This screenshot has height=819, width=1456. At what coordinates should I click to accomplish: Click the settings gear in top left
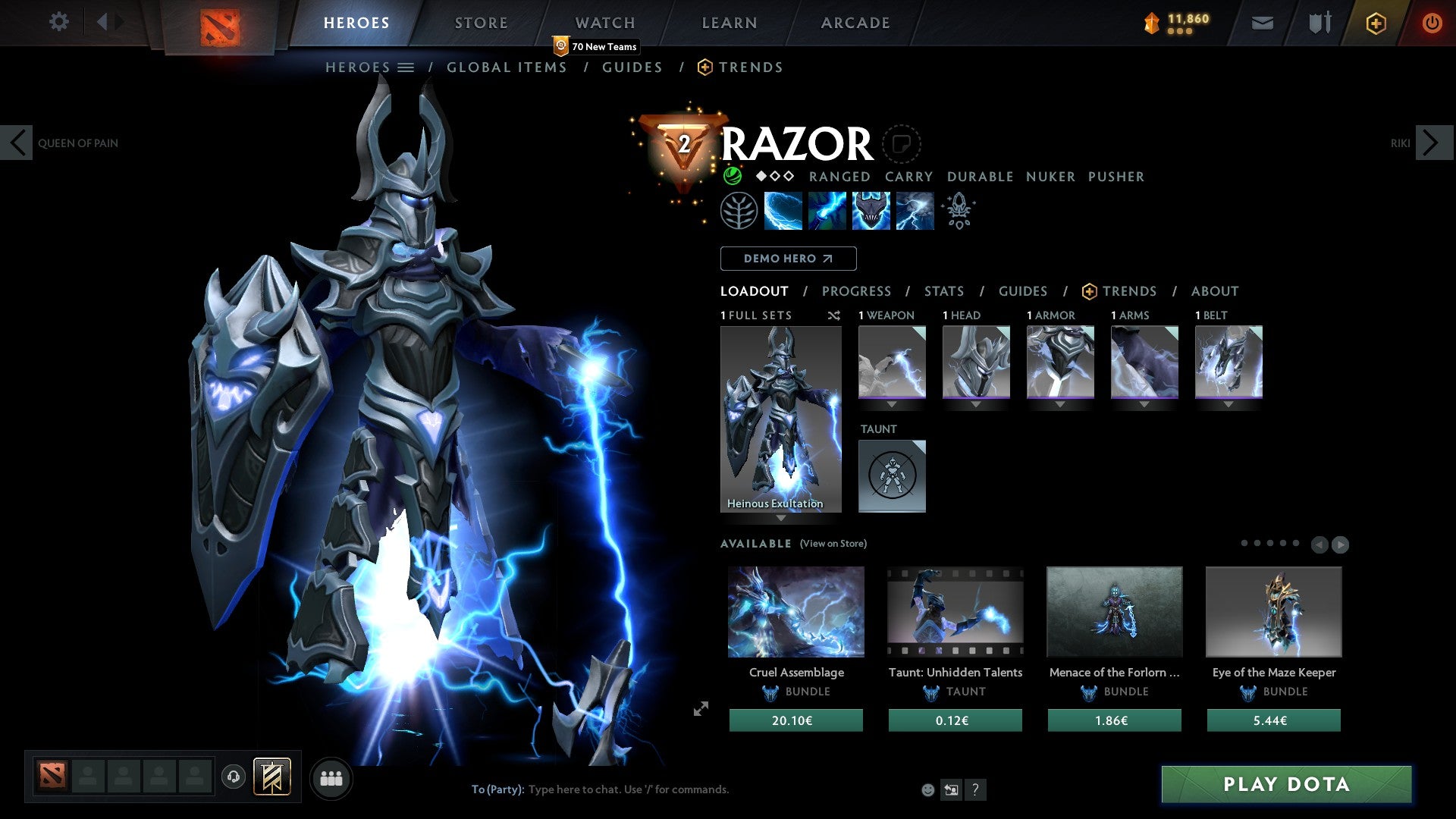point(58,22)
